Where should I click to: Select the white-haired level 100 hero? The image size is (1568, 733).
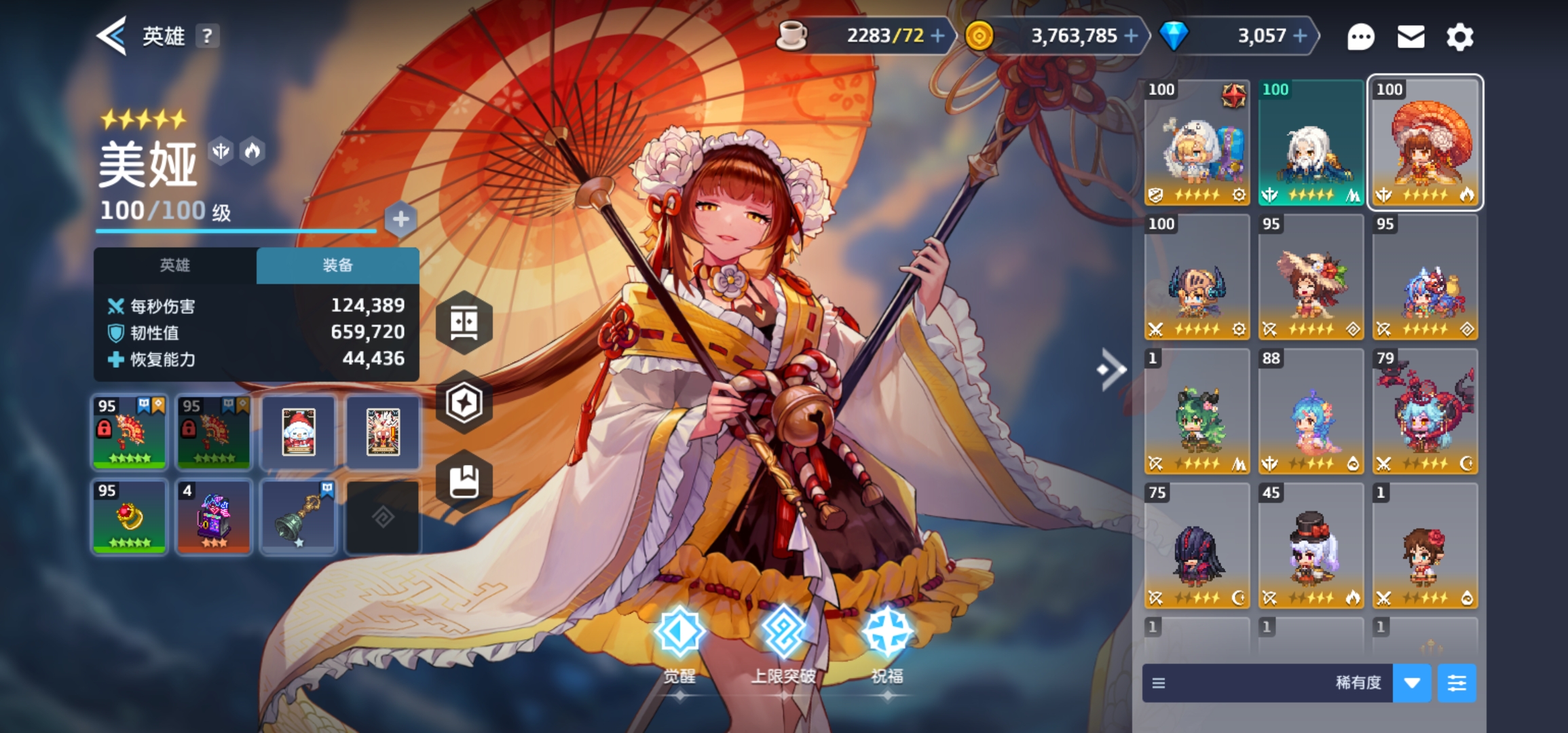click(1311, 143)
